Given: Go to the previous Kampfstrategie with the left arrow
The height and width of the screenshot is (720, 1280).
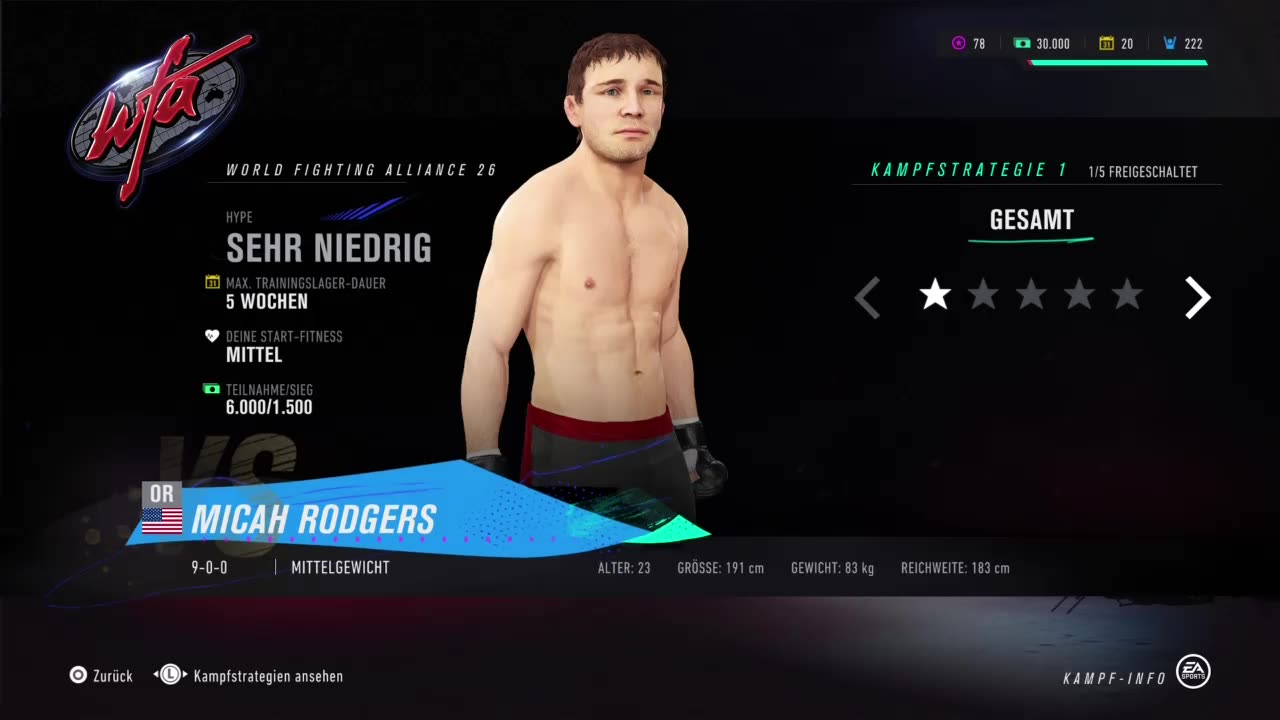Looking at the screenshot, I should click(867, 298).
